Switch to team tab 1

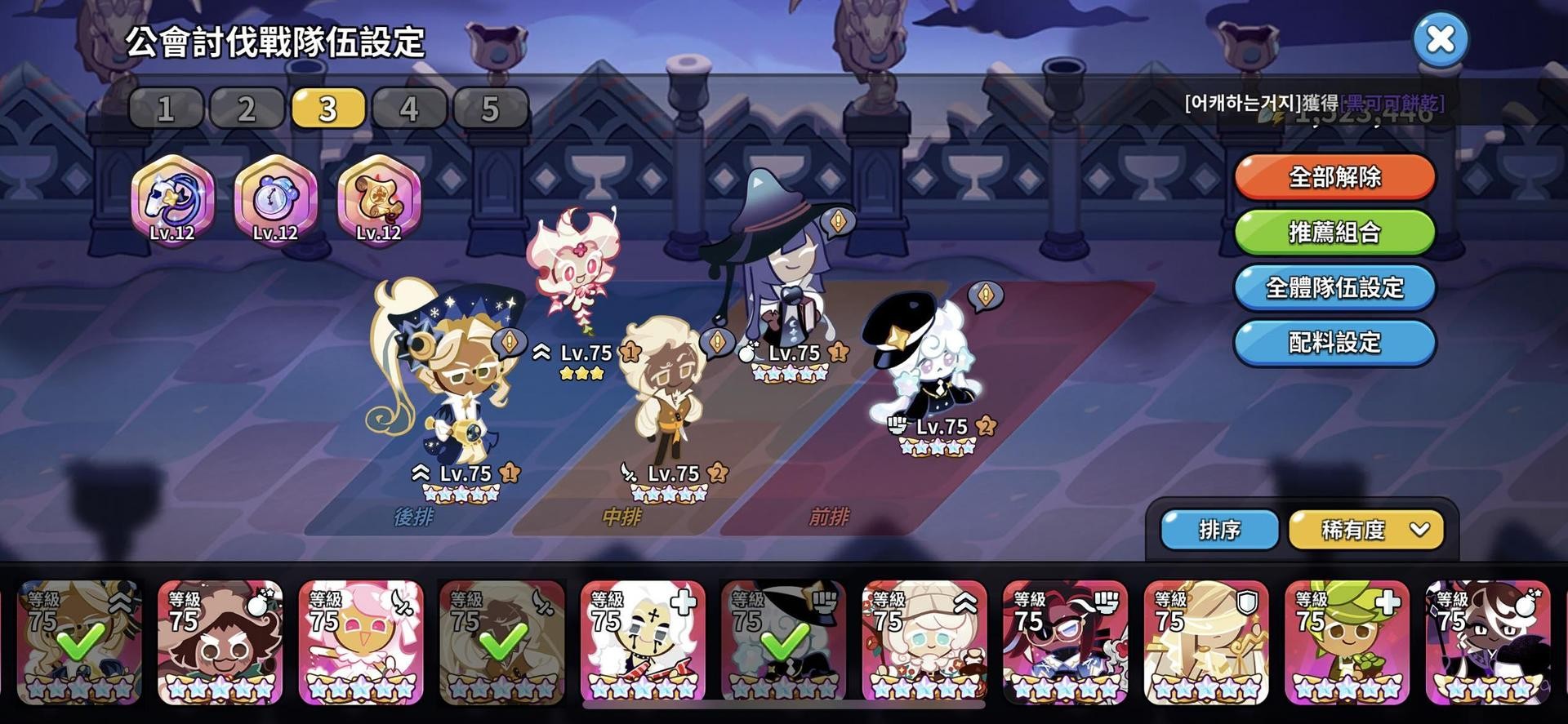pyautogui.click(x=166, y=109)
